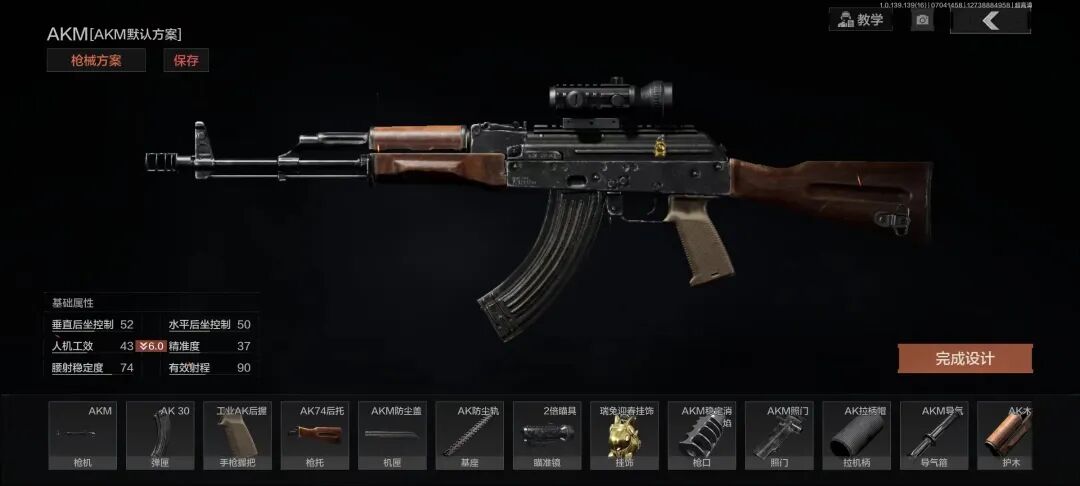This screenshot has width=1080, height=486.
Task: Select the AKM防尘盖 dust cover slot
Action: (x=392, y=435)
